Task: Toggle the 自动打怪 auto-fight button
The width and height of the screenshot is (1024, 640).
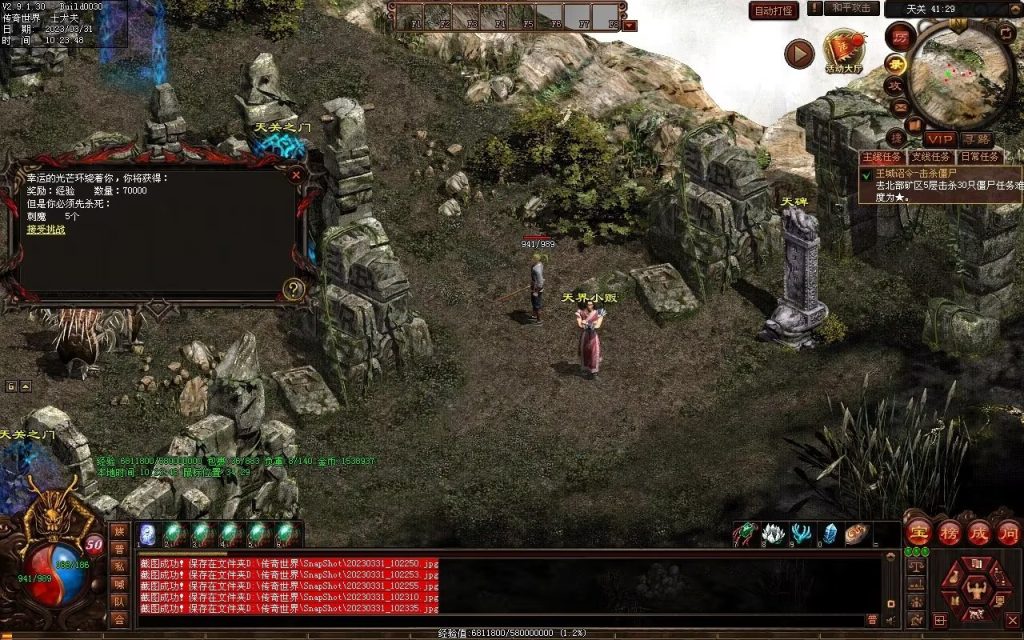Action: click(x=774, y=11)
